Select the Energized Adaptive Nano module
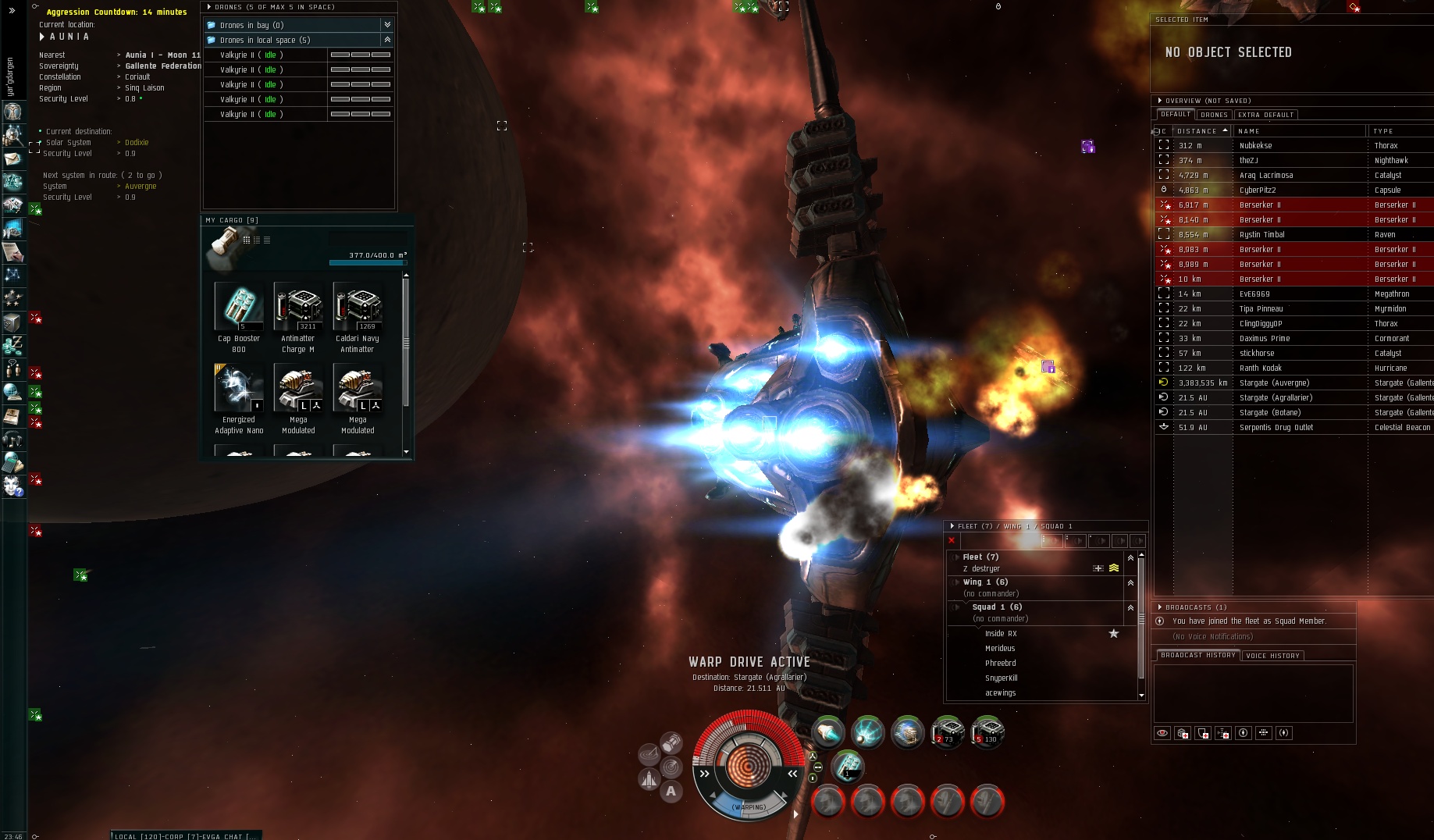 click(239, 389)
